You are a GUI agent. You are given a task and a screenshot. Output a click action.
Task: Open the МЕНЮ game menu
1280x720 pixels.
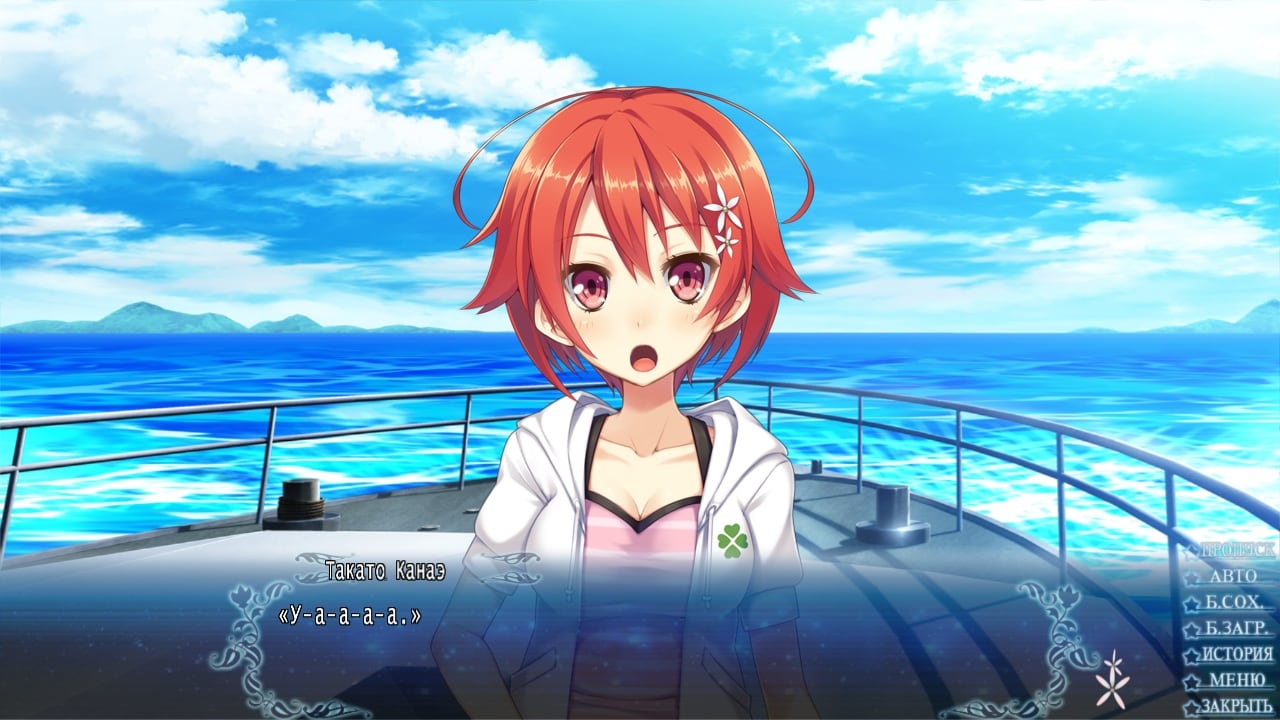1236,680
